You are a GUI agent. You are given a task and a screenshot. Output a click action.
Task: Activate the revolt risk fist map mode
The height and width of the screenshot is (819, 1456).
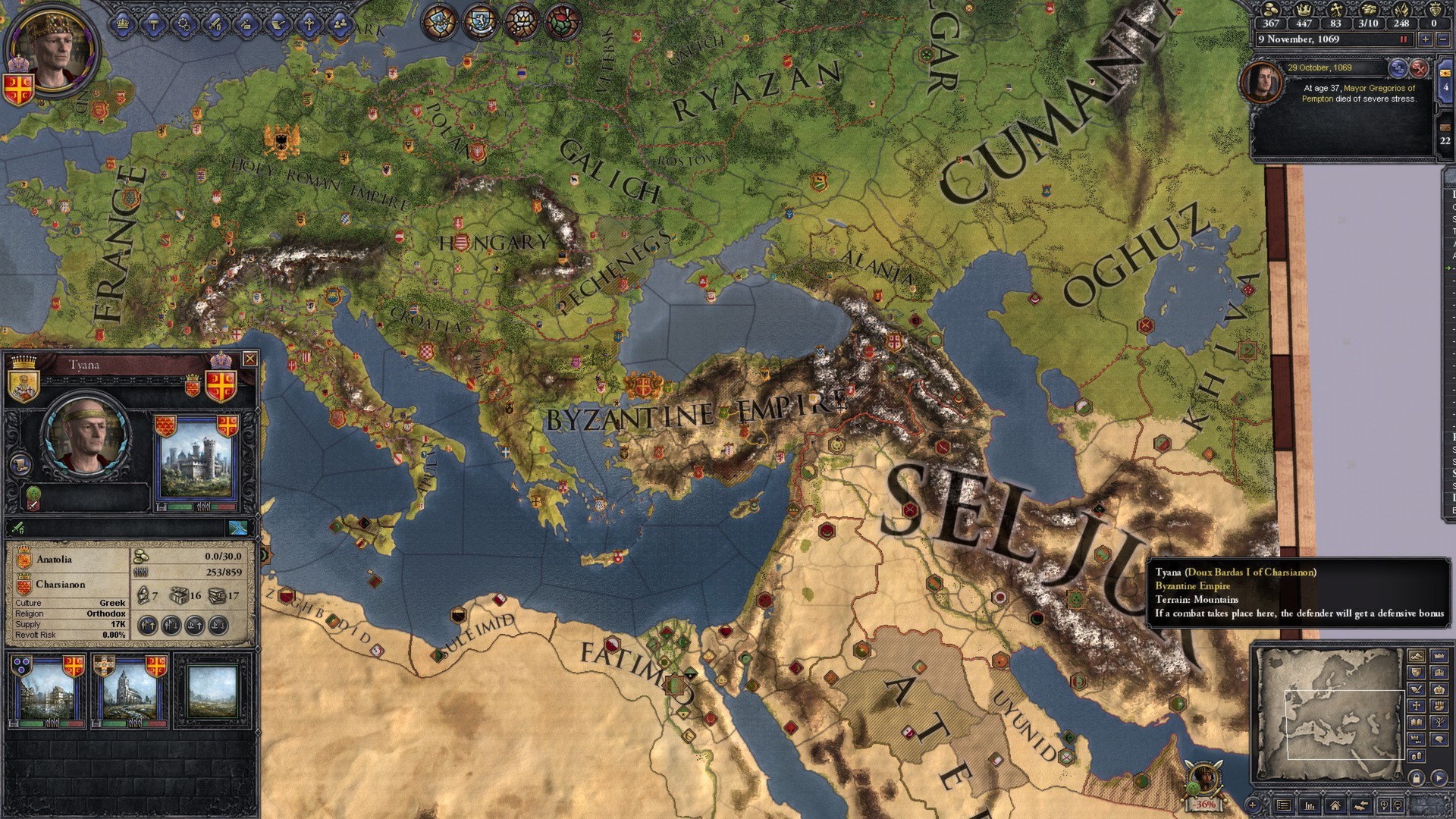click(x=1438, y=705)
